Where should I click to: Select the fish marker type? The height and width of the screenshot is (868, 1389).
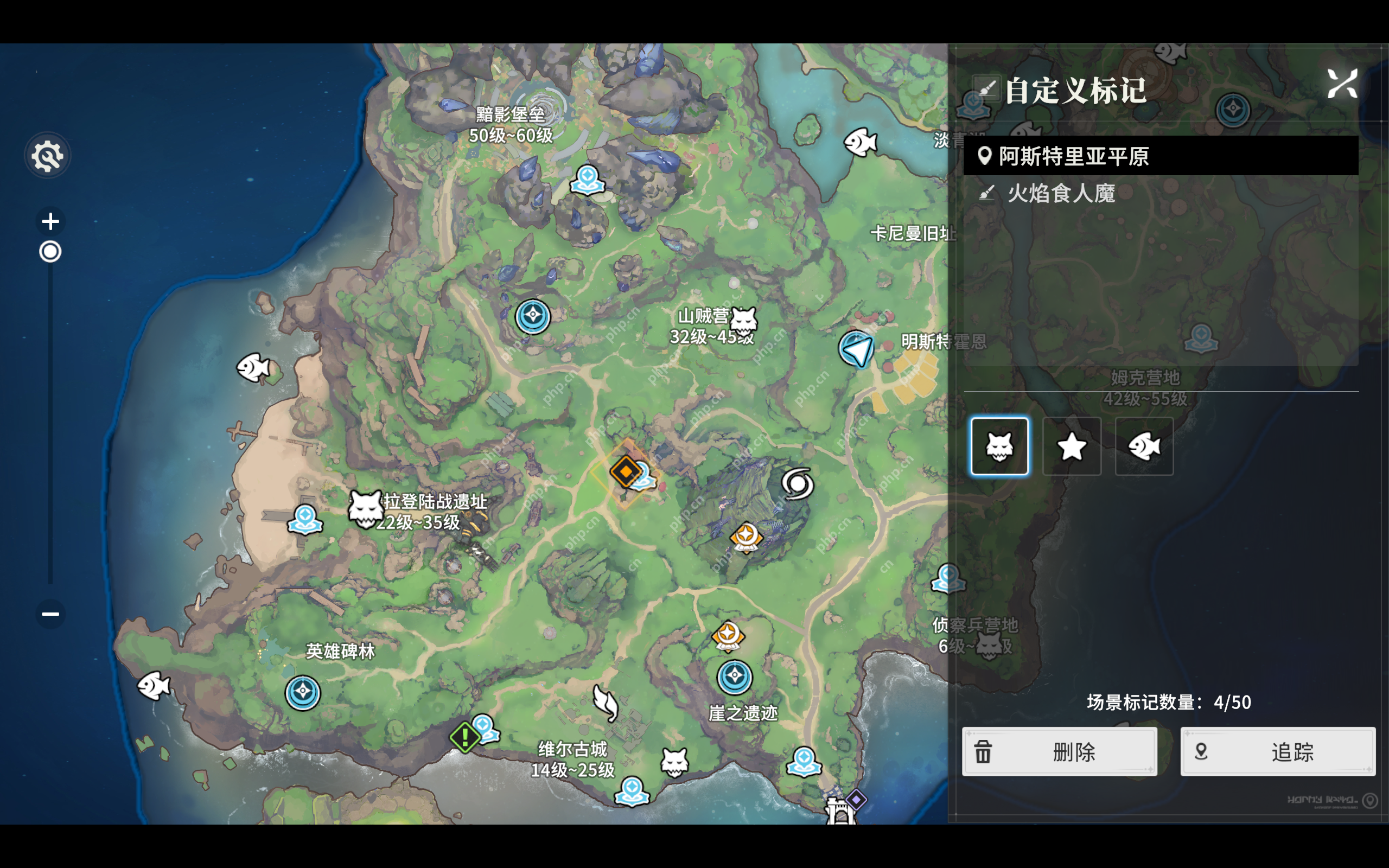pos(1144,447)
